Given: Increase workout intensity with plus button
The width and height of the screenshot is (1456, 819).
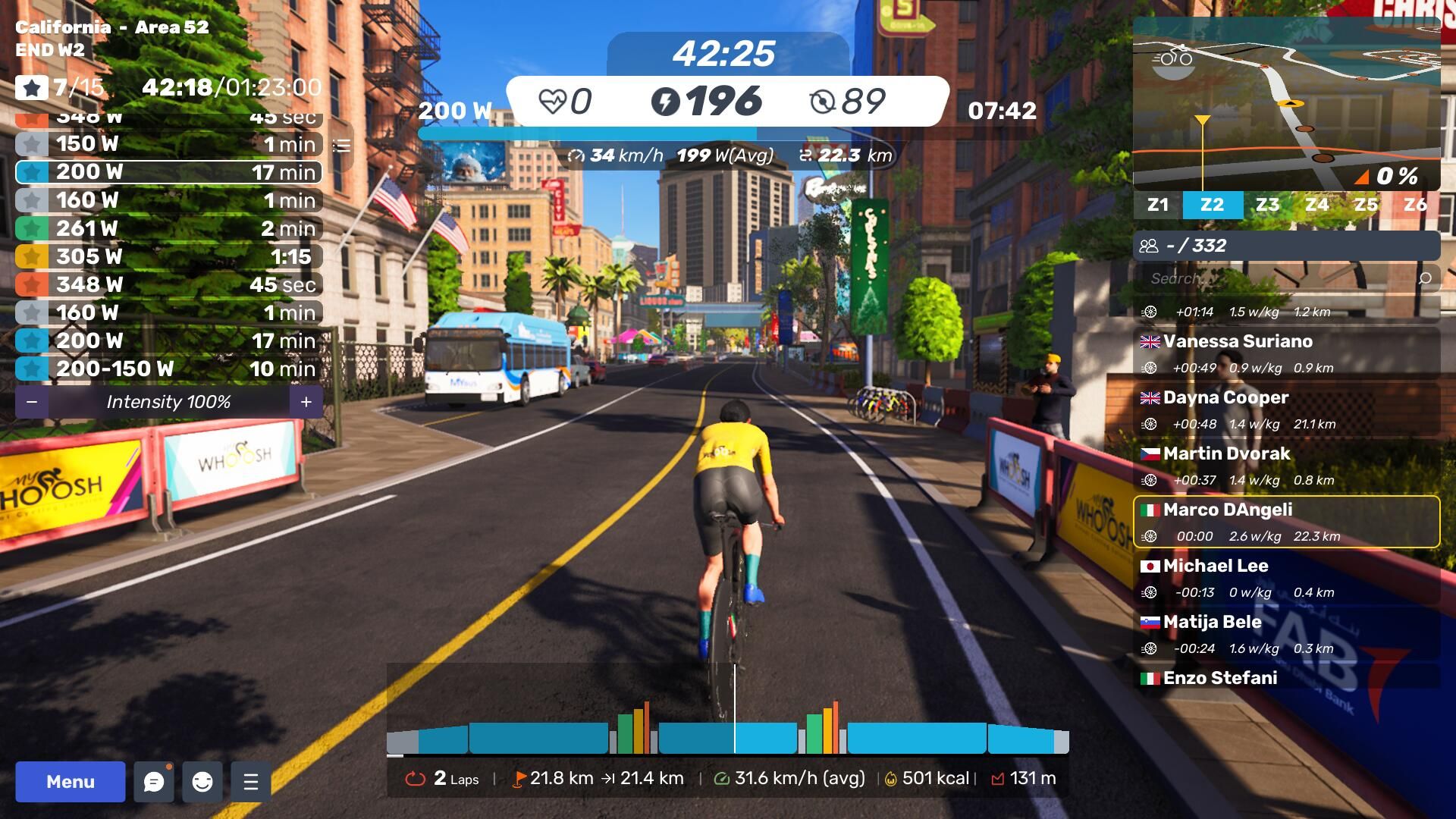Looking at the screenshot, I should coord(306,402).
